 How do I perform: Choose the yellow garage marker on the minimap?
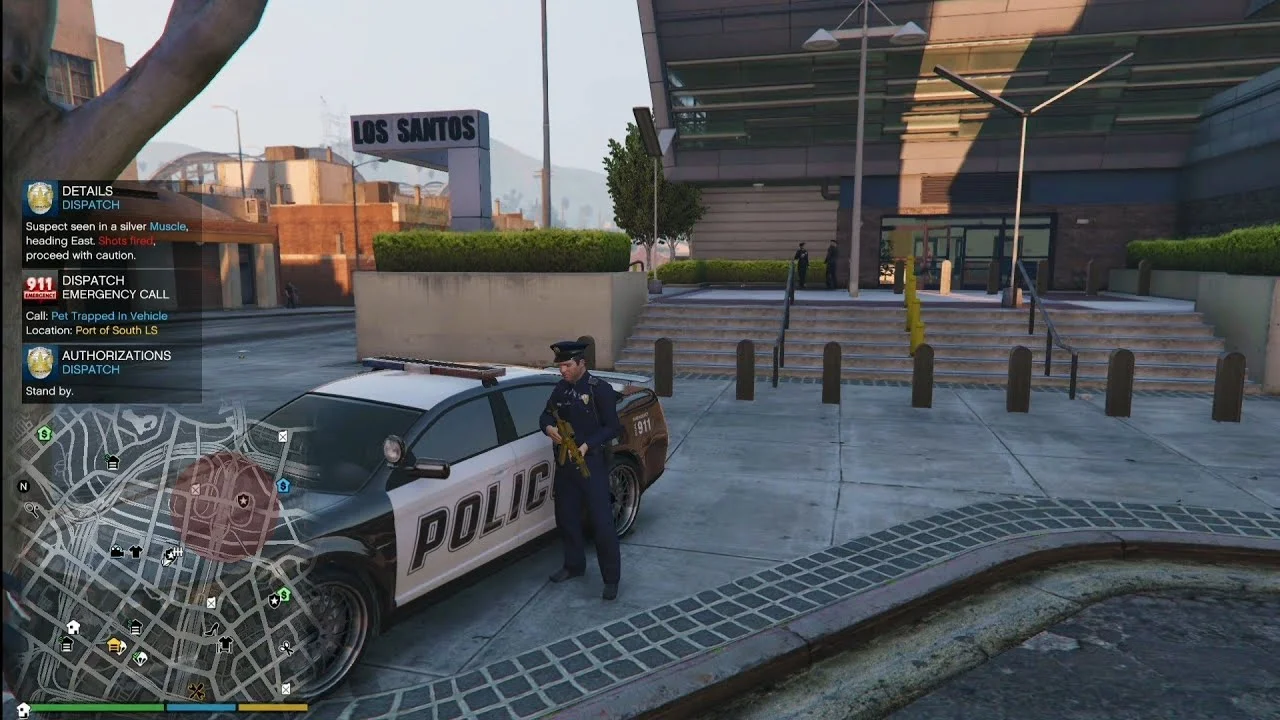115,646
